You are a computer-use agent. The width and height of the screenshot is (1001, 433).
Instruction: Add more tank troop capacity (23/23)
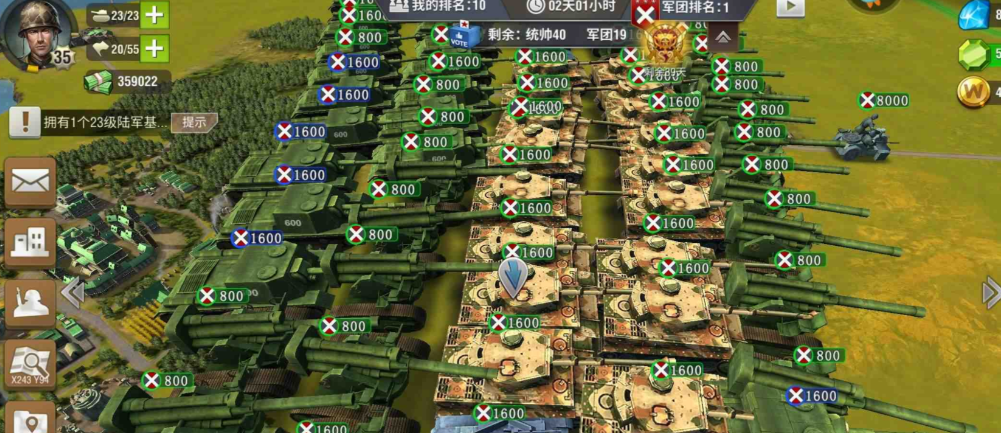(x=154, y=15)
